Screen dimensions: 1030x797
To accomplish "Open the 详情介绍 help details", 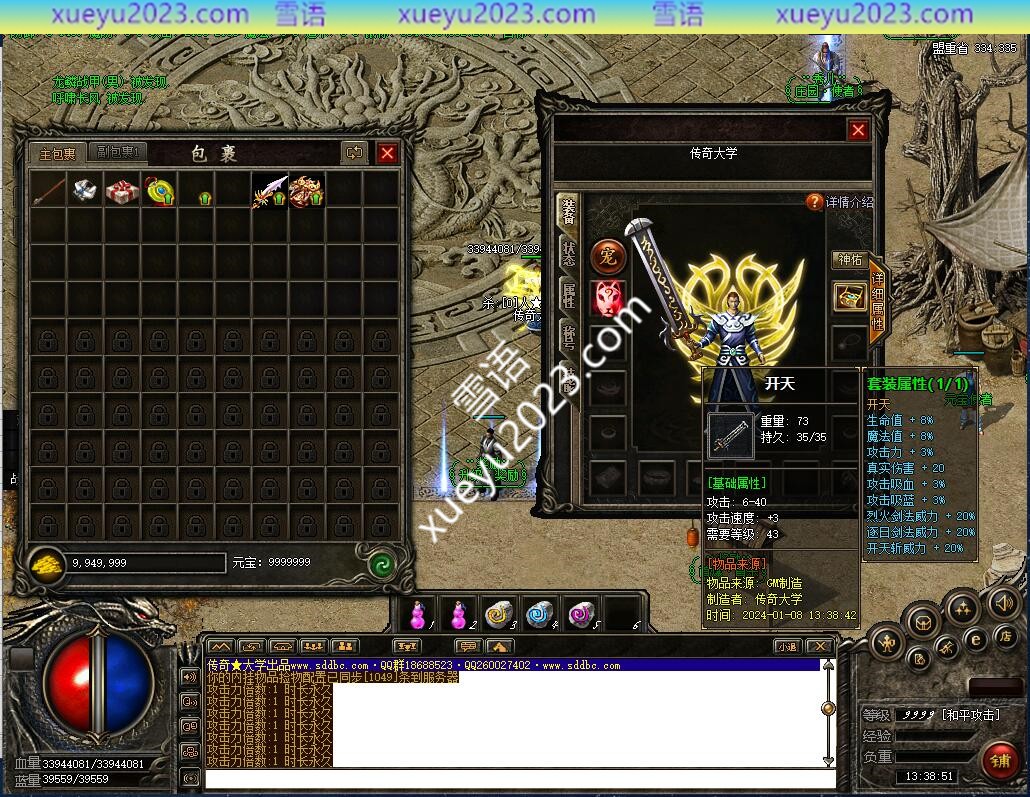I will pyautogui.click(x=840, y=202).
